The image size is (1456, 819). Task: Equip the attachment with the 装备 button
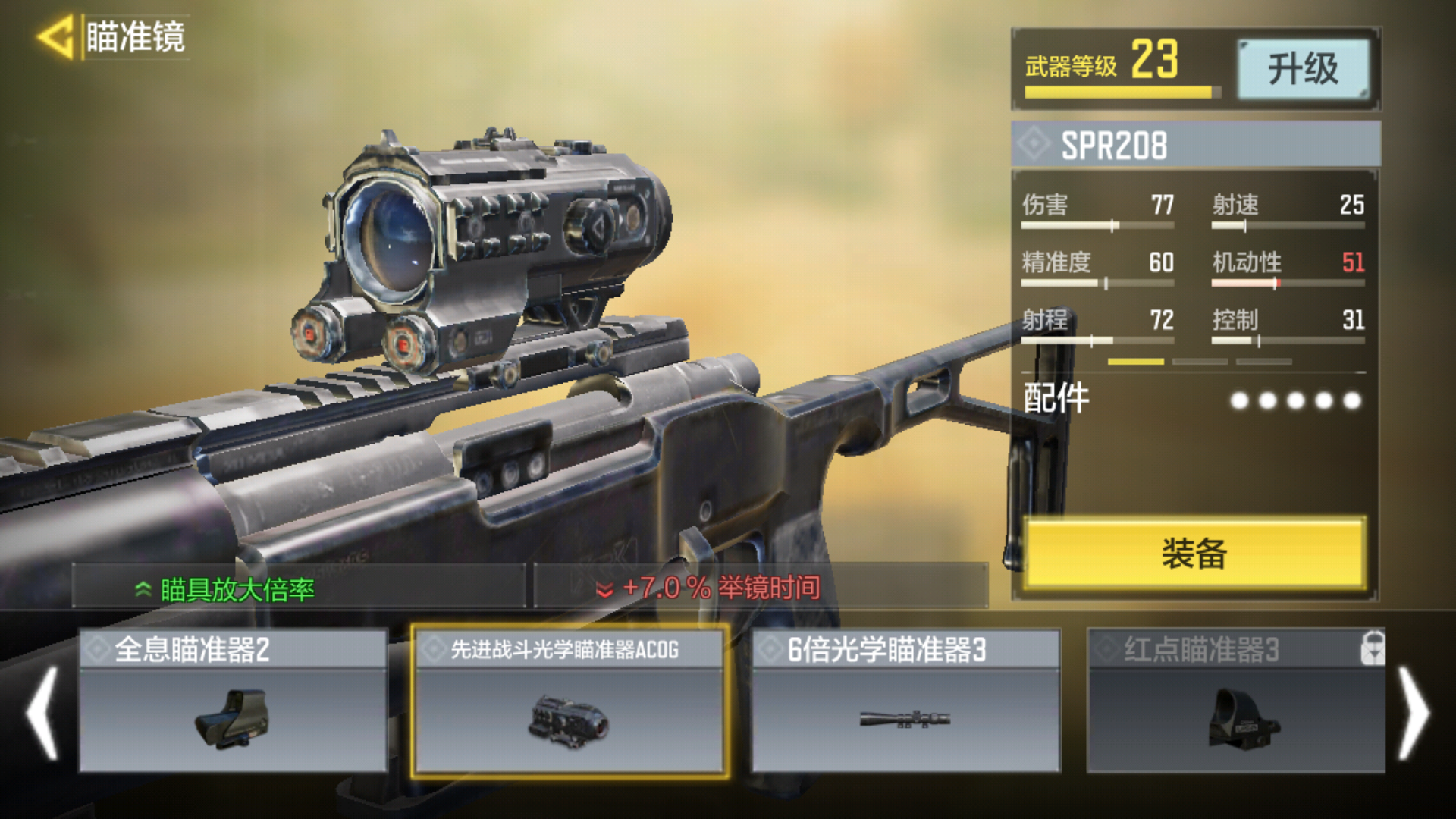[x=1194, y=554]
